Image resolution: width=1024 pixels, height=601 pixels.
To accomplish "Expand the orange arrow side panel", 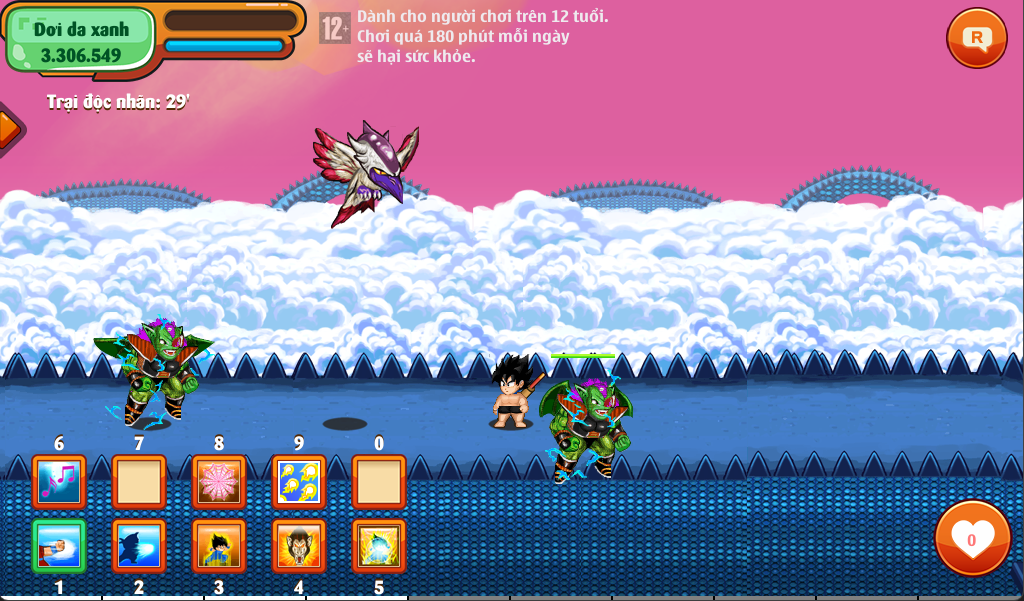I will [8, 129].
